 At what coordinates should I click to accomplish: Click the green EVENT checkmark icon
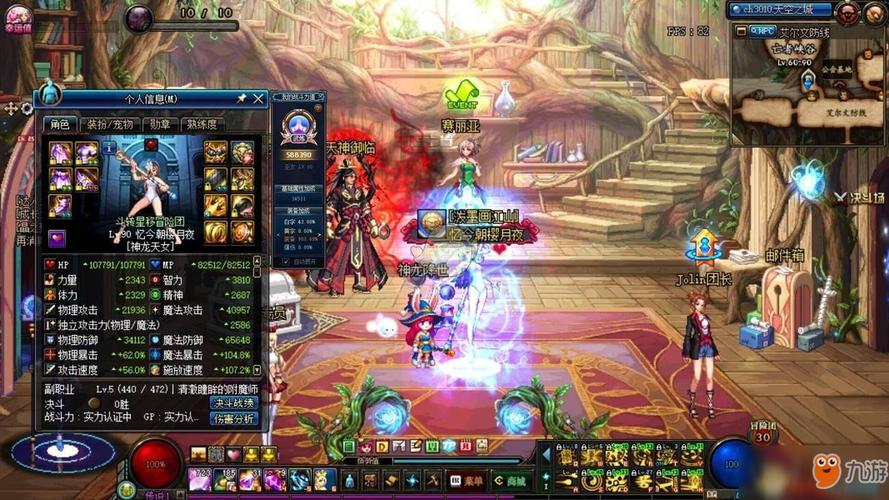pyautogui.click(x=462, y=96)
